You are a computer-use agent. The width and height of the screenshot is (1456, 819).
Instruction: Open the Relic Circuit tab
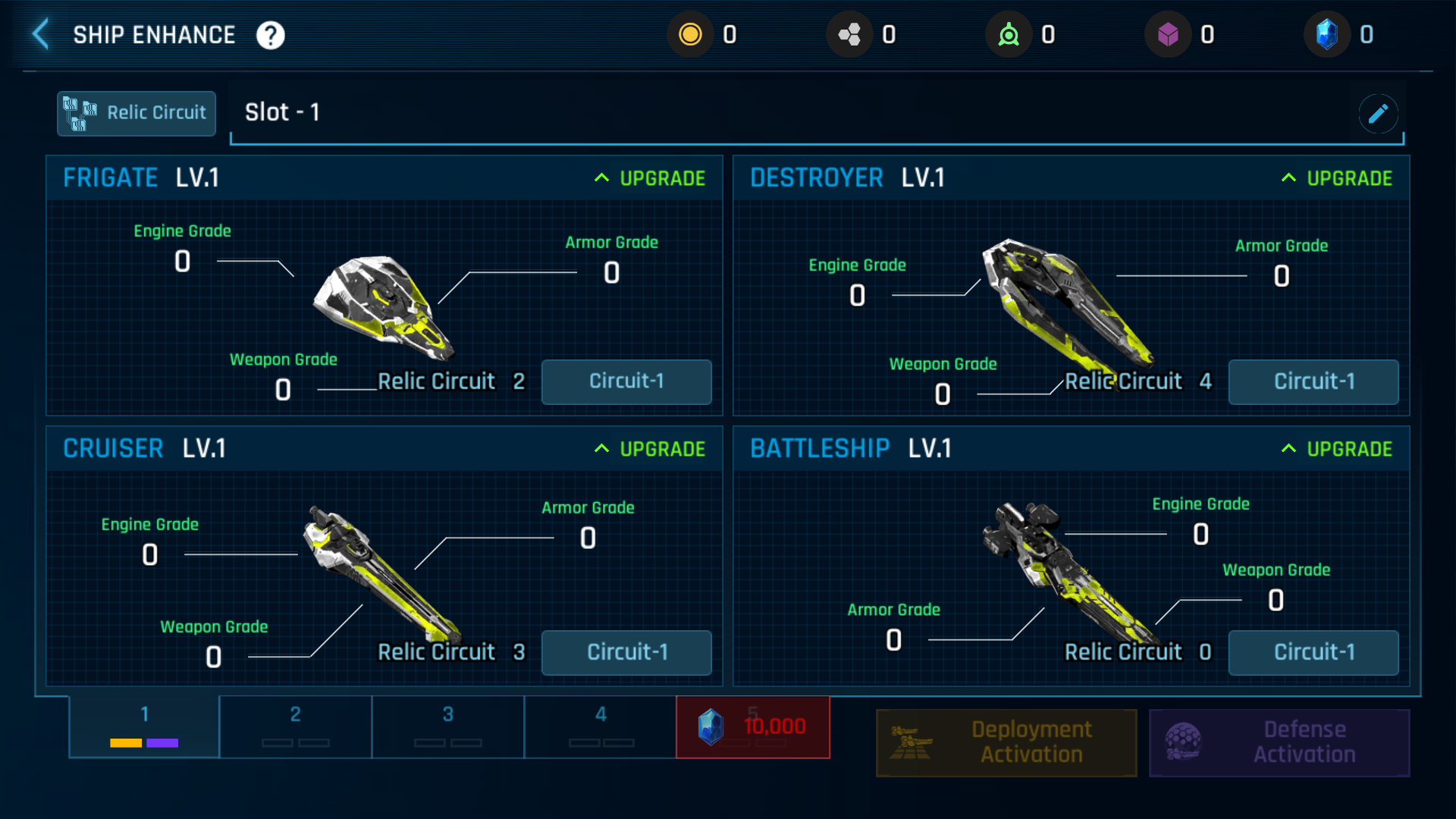pos(136,113)
